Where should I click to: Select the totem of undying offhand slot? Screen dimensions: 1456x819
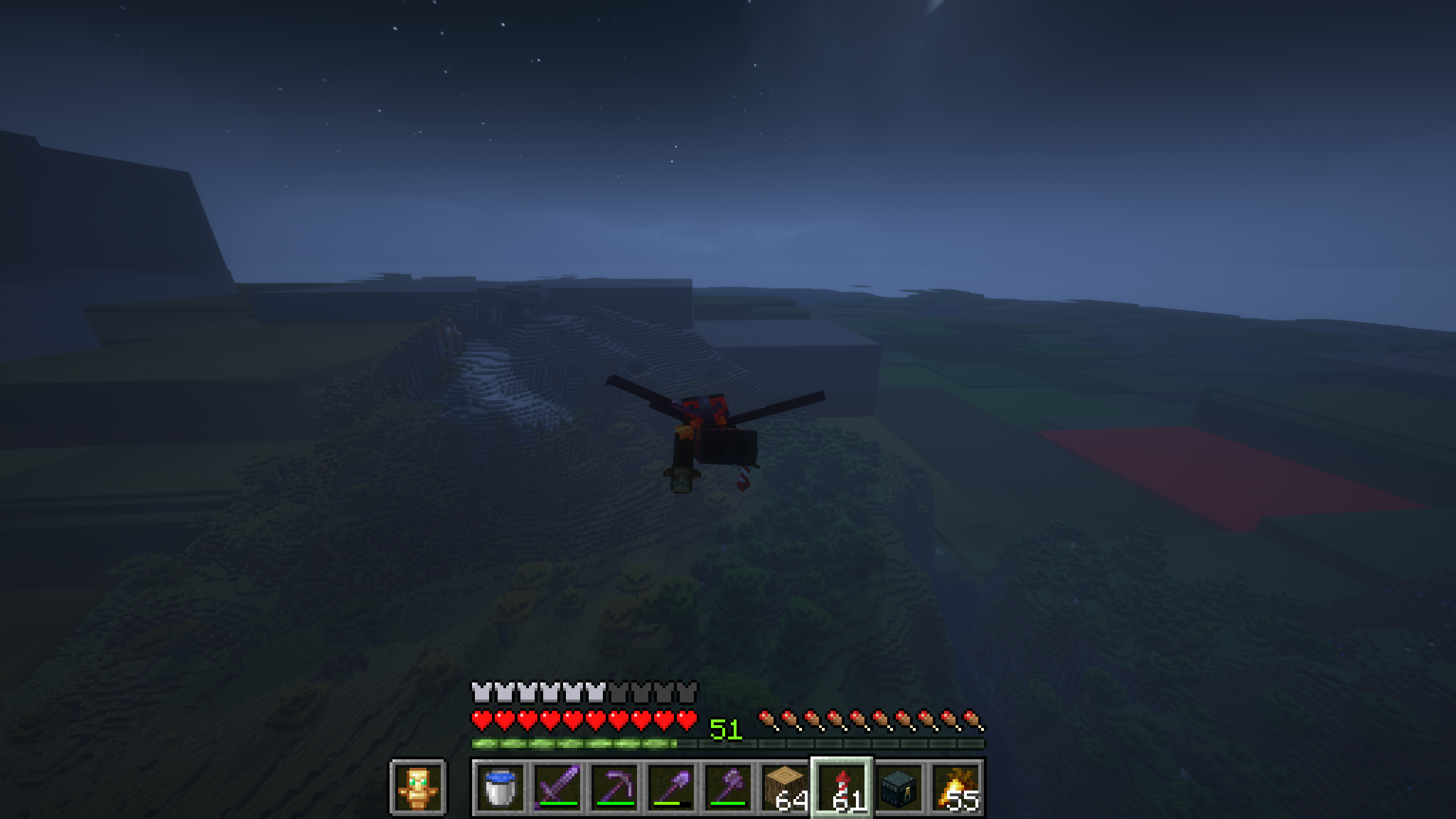coord(418,787)
